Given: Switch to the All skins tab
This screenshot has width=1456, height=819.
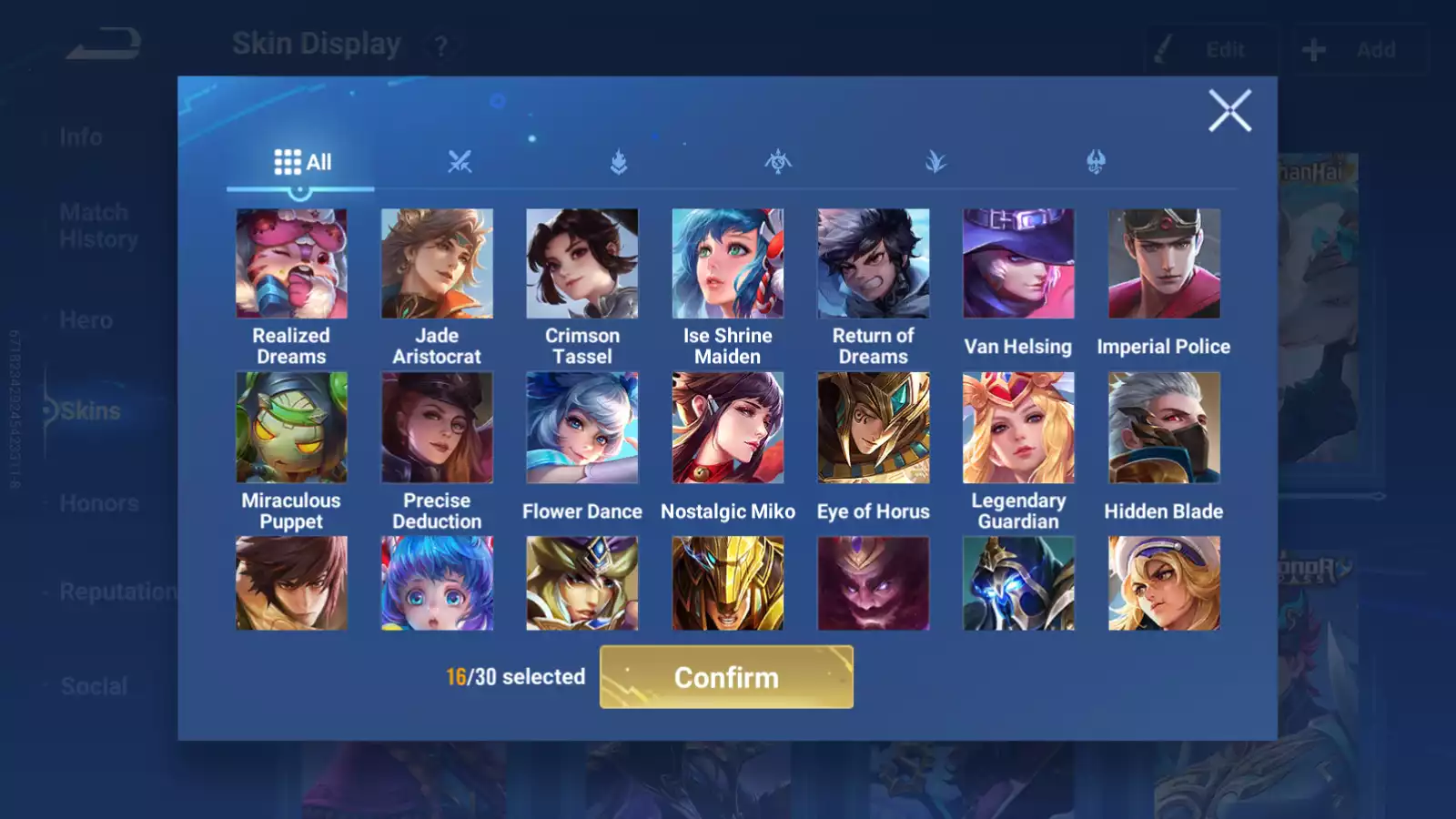Looking at the screenshot, I should click(302, 162).
